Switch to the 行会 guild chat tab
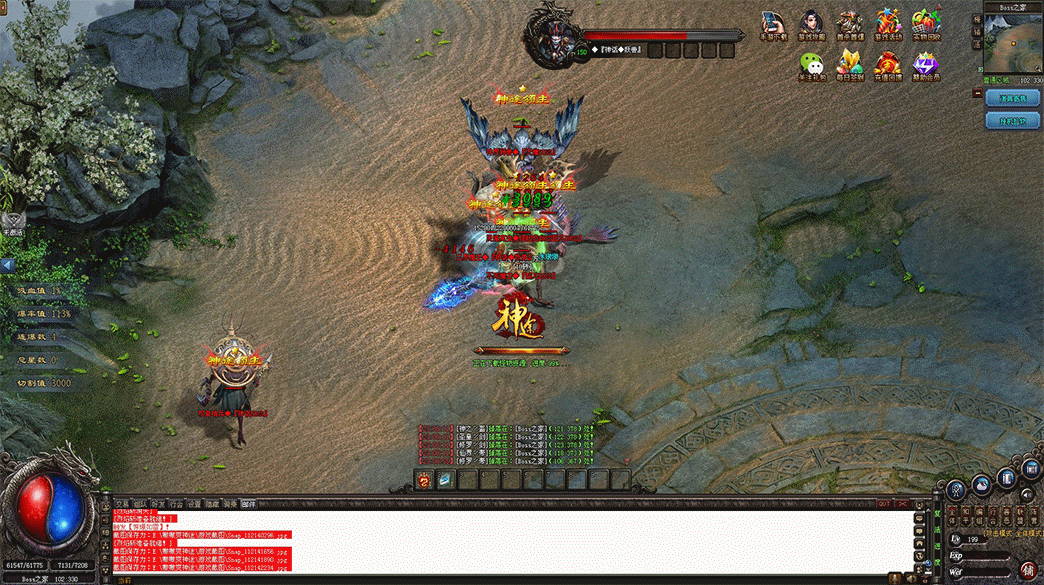The image size is (1044, 585). (x=176, y=504)
